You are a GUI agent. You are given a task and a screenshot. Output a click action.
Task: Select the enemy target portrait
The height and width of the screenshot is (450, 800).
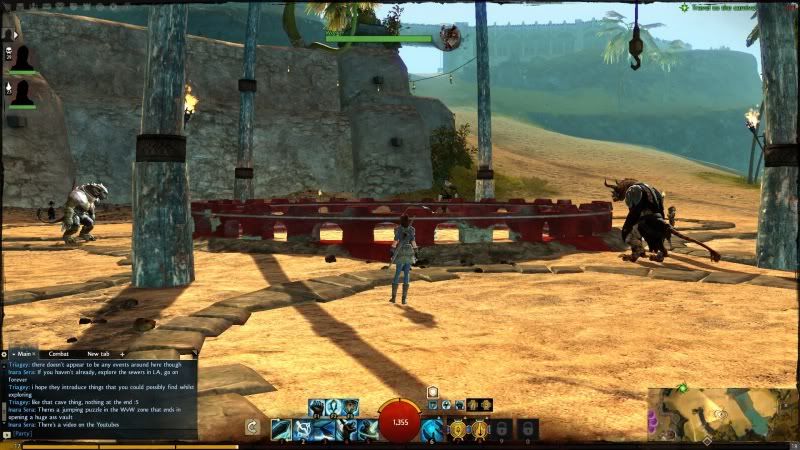[451, 38]
